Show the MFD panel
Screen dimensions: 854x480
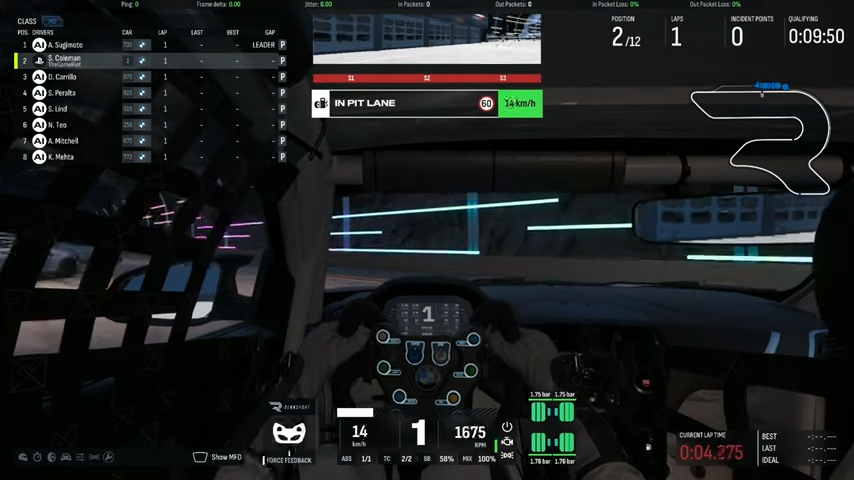click(217, 457)
